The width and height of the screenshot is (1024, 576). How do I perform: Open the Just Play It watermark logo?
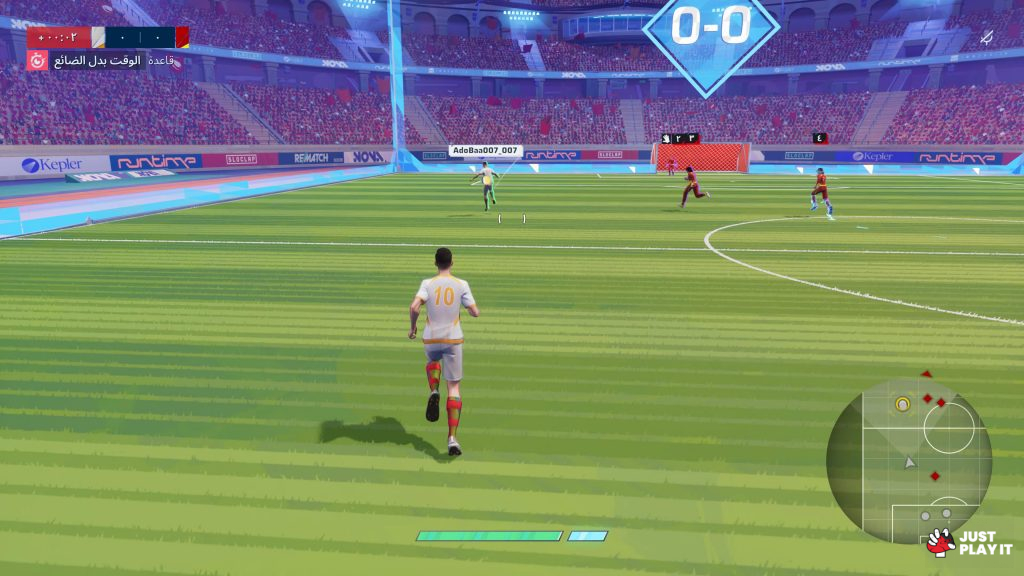coord(968,543)
